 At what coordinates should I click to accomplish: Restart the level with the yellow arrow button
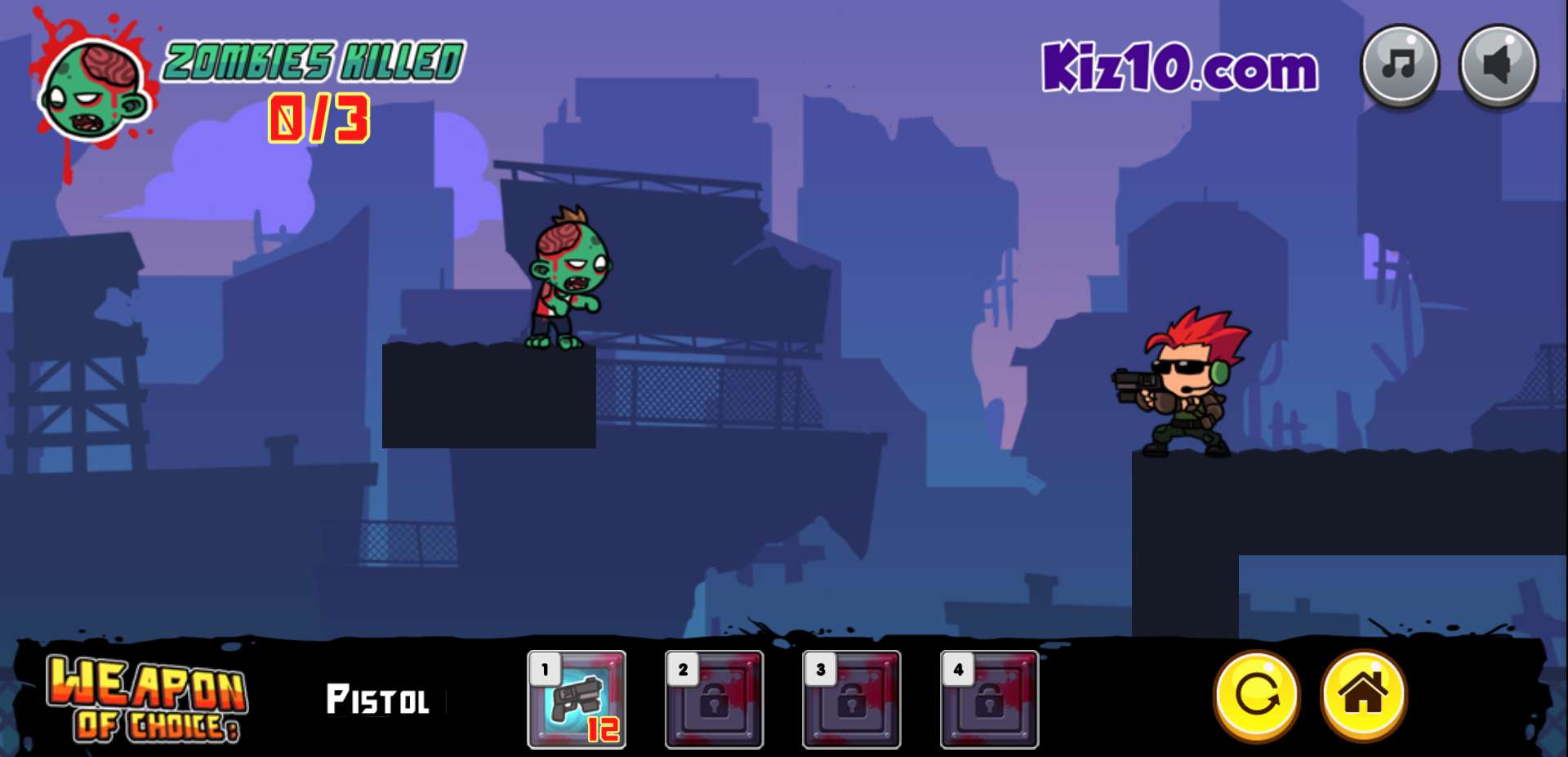[1257, 695]
